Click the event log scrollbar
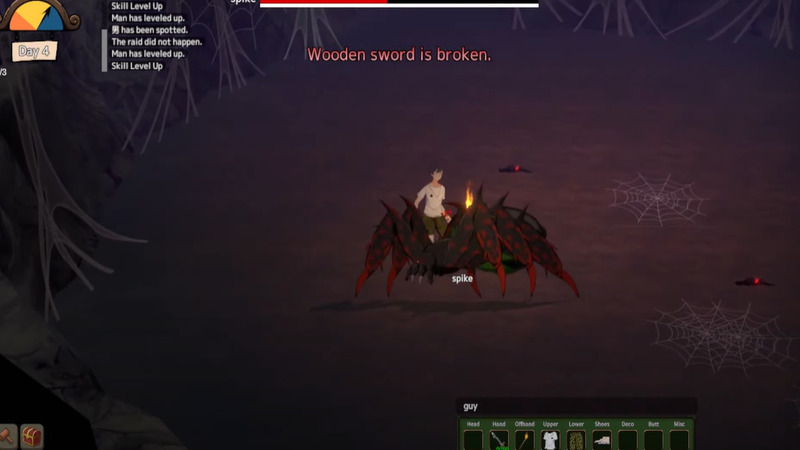800x450 pixels. [x=105, y=50]
